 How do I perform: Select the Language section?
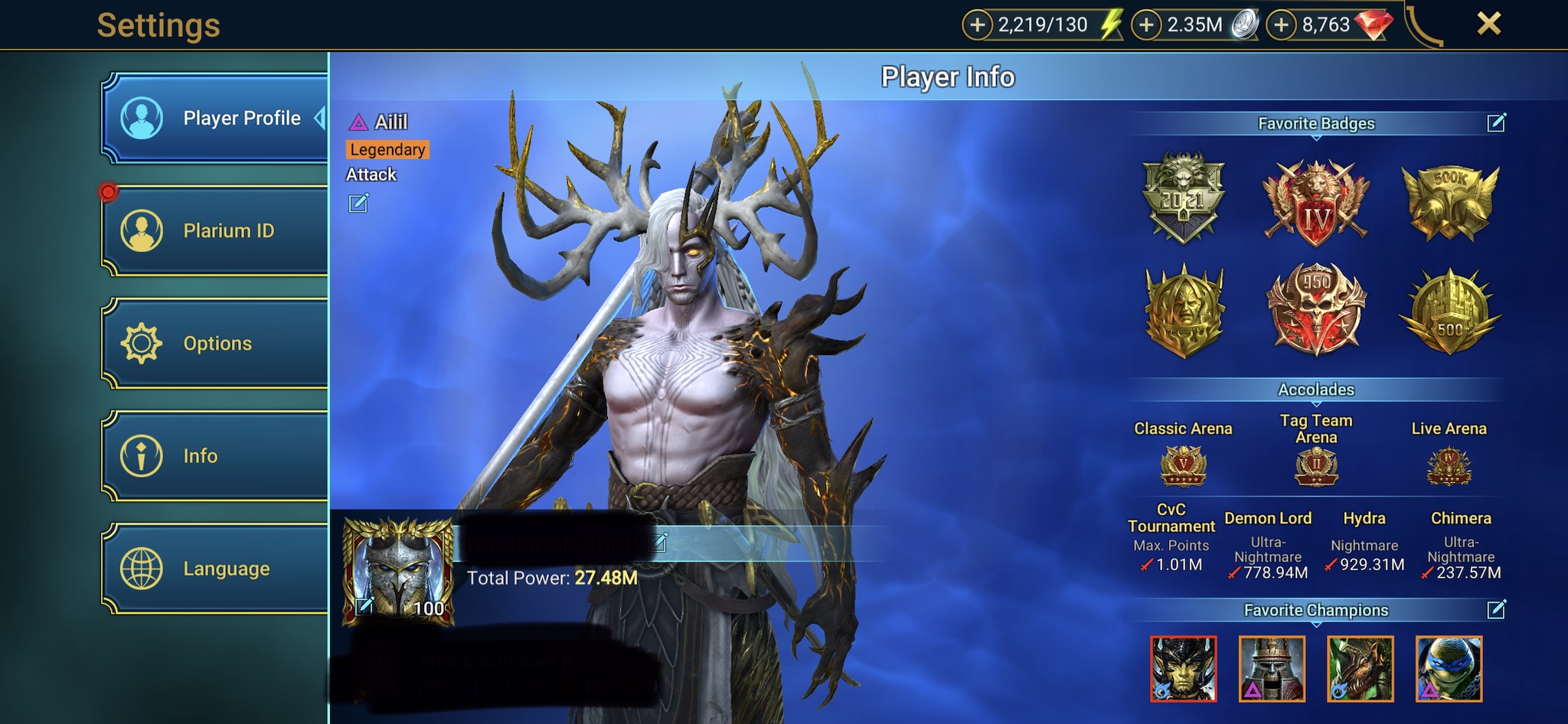215,569
